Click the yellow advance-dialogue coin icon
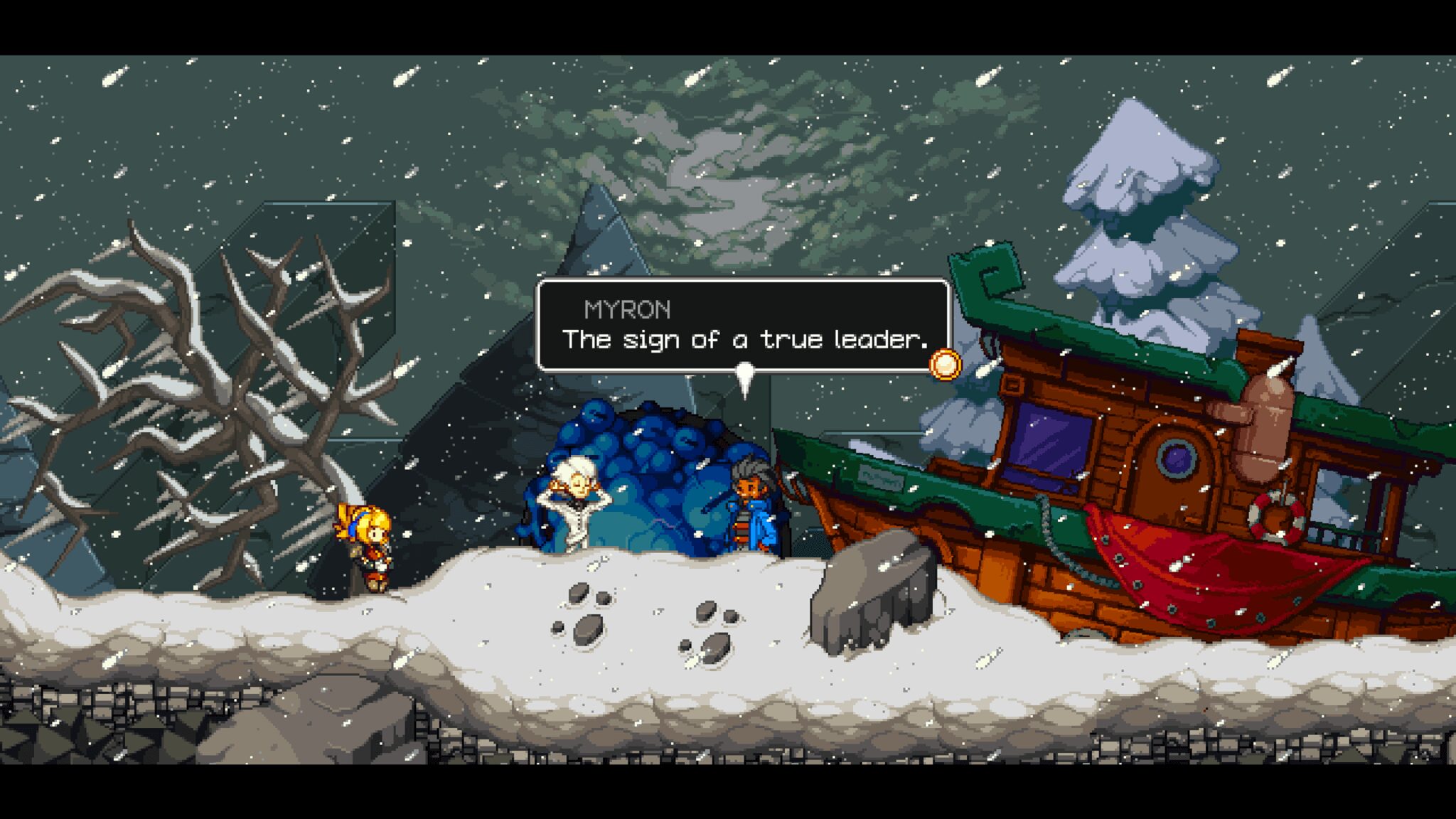The height and width of the screenshot is (819, 1456). tap(945, 365)
